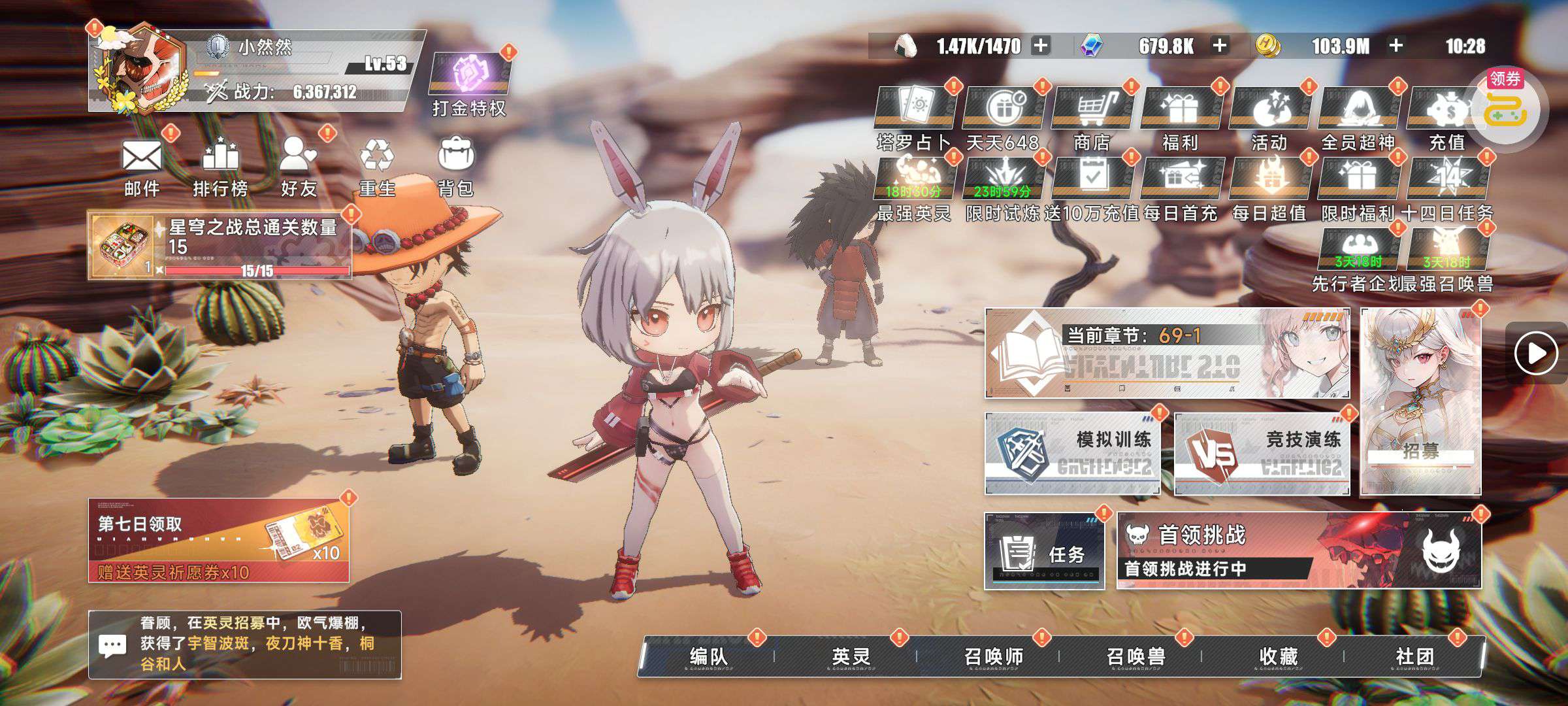Switch to the 召唤兽 summon beast tab
Image resolution: width=1568 pixels, height=706 pixels.
coord(1135,656)
